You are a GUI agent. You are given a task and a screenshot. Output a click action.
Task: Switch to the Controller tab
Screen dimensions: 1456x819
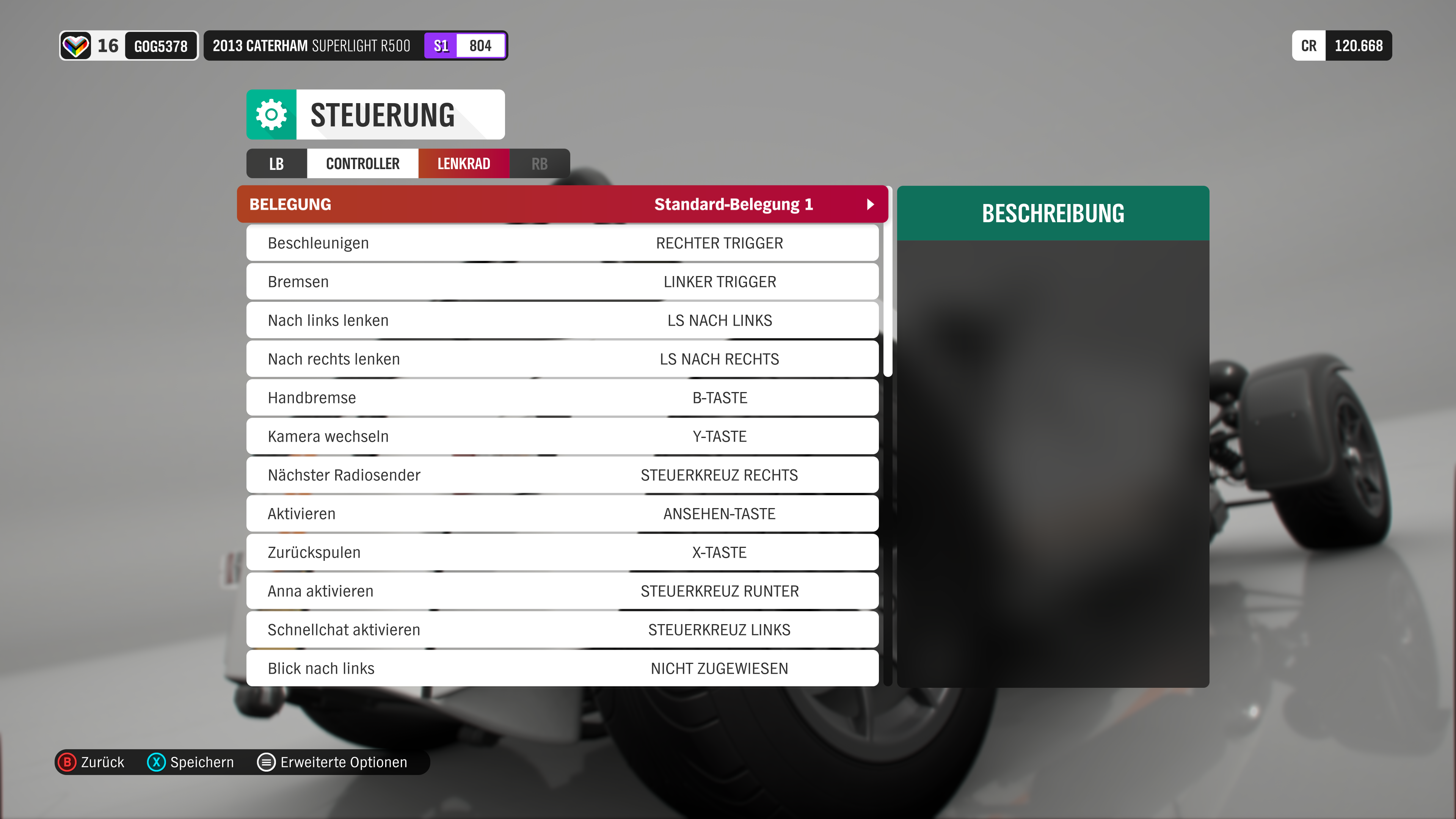click(362, 164)
